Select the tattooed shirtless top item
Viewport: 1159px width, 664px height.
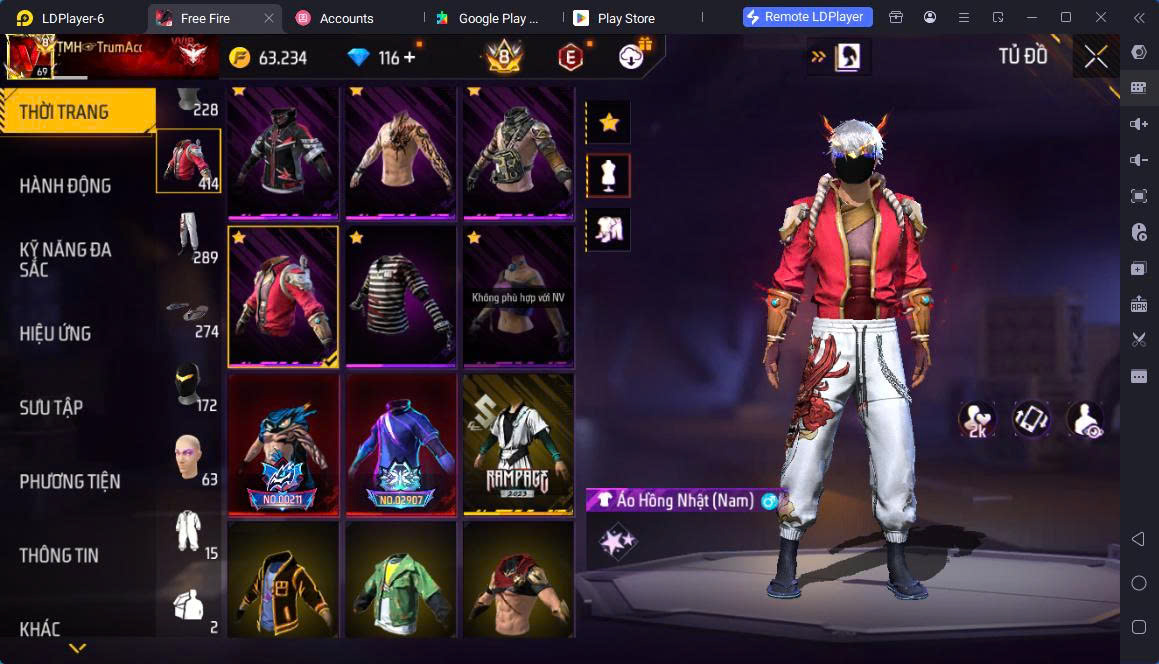[x=400, y=152]
